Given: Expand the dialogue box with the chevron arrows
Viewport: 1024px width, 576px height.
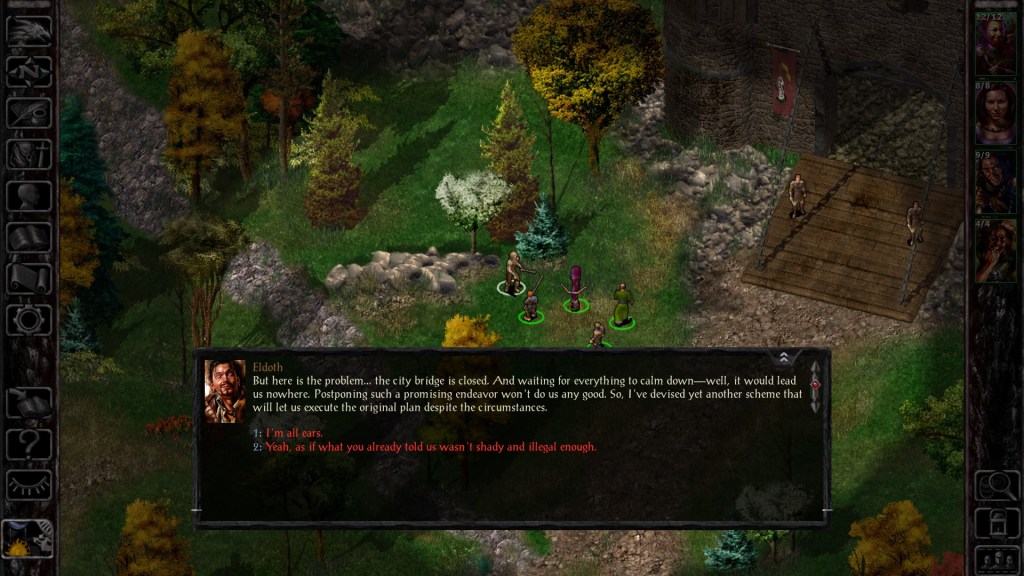Looking at the screenshot, I should click(x=783, y=358).
